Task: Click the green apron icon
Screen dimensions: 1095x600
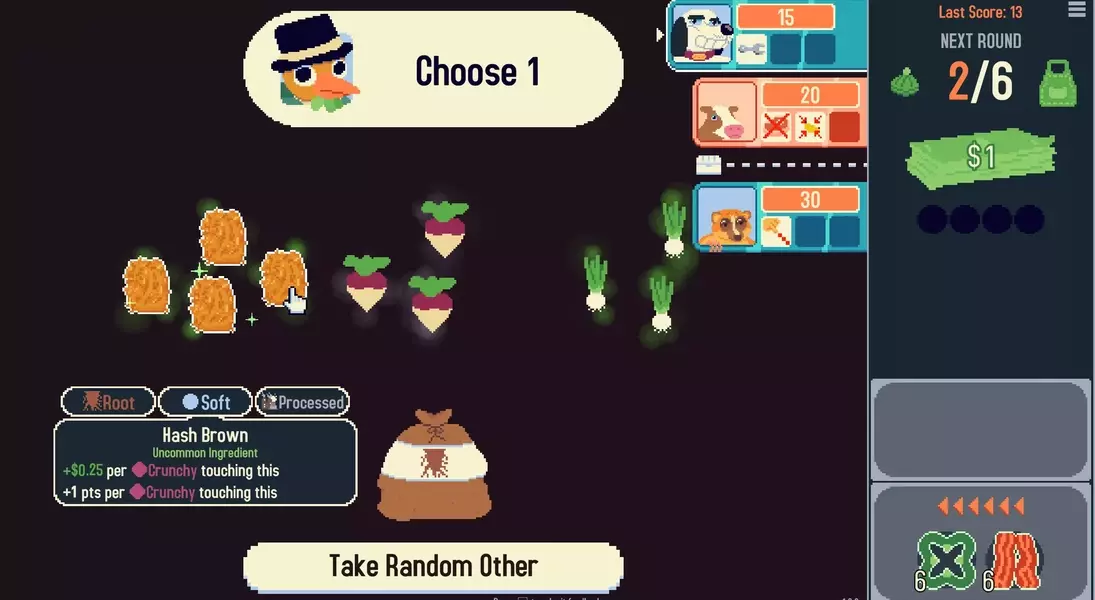Action: pyautogui.click(x=1057, y=83)
